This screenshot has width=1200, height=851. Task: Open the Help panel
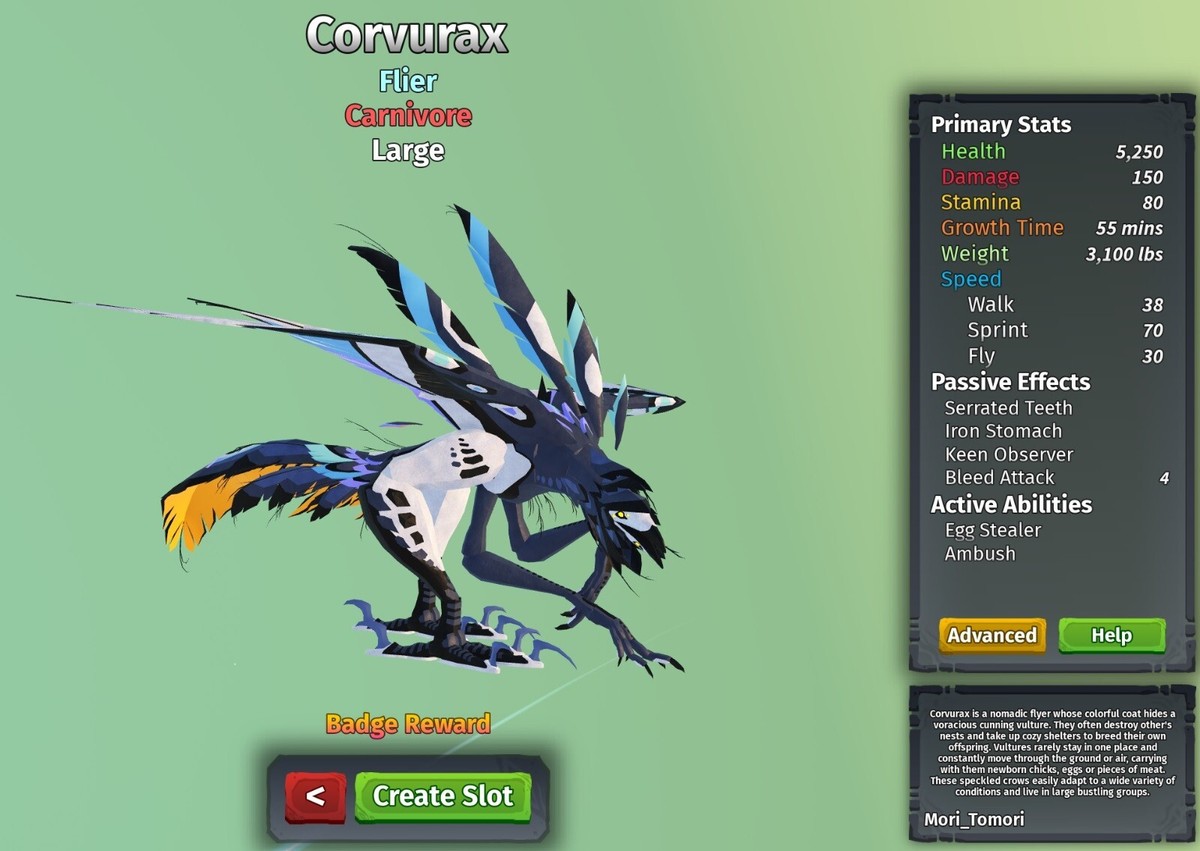coord(1111,635)
